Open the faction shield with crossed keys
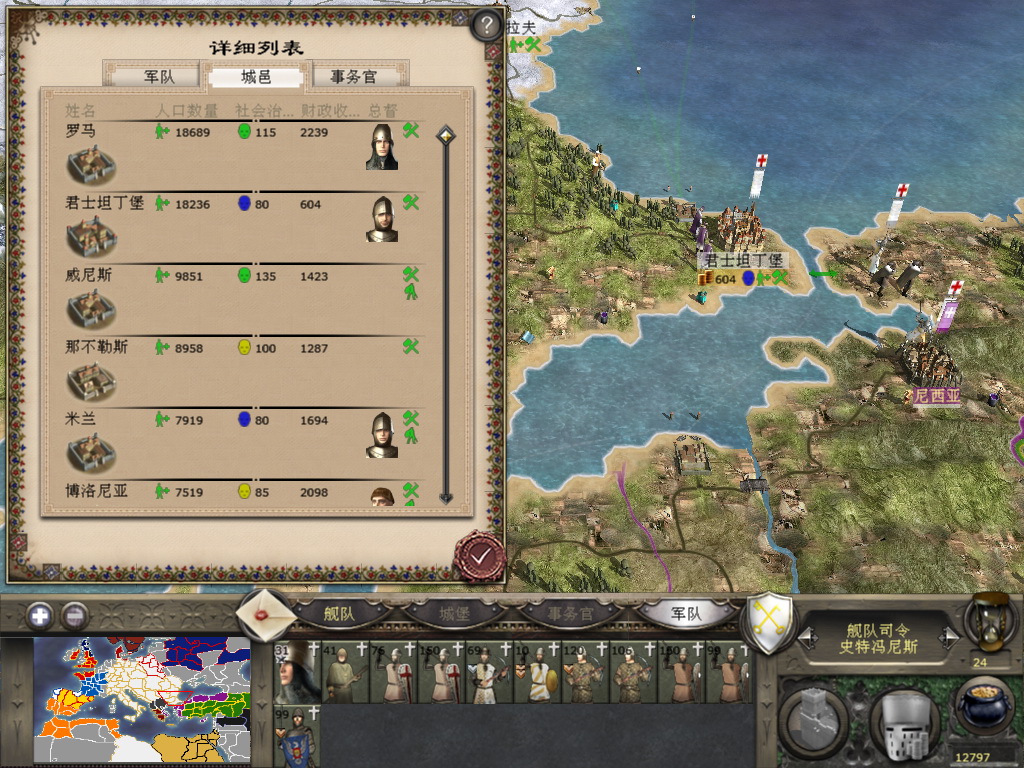Image resolution: width=1024 pixels, height=768 pixels. (x=771, y=622)
